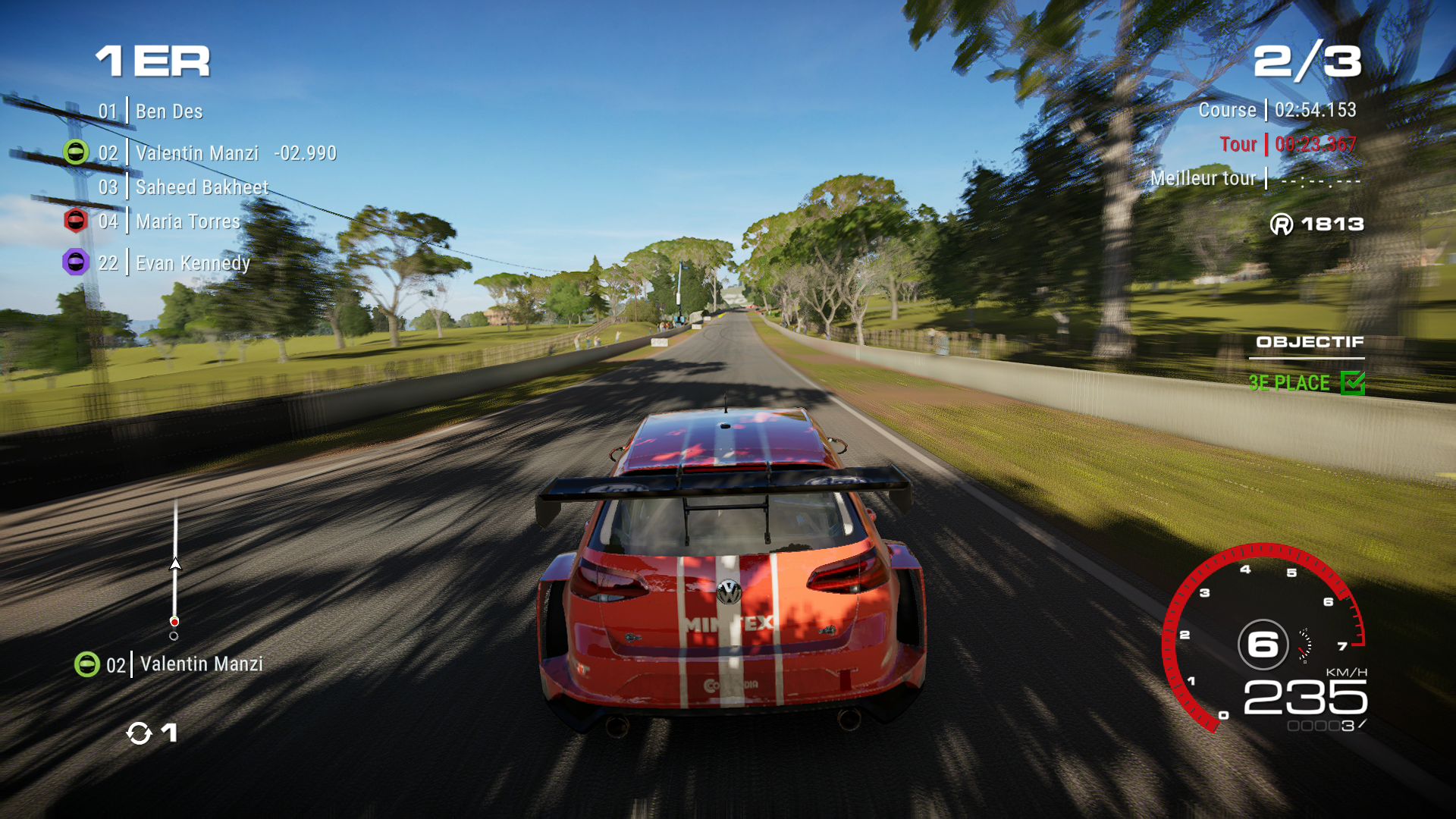This screenshot has width=1456, height=819.
Task: Click the 3E PLACE objective checkbox
Action: [1352, 383]
